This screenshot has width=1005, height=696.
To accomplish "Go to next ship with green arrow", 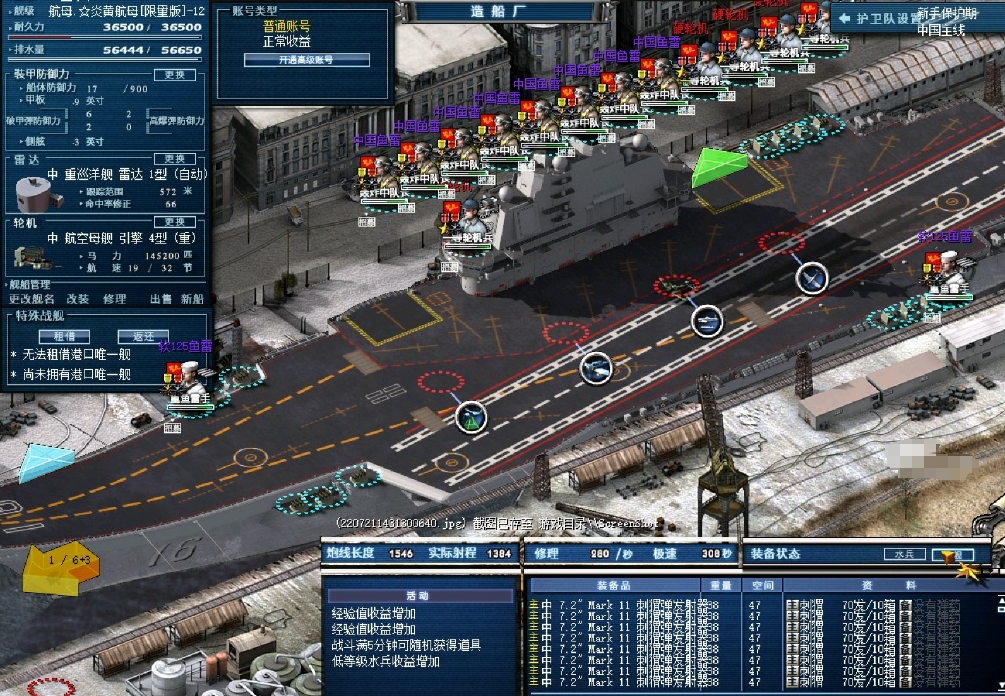I will click(x=720, y=167).
